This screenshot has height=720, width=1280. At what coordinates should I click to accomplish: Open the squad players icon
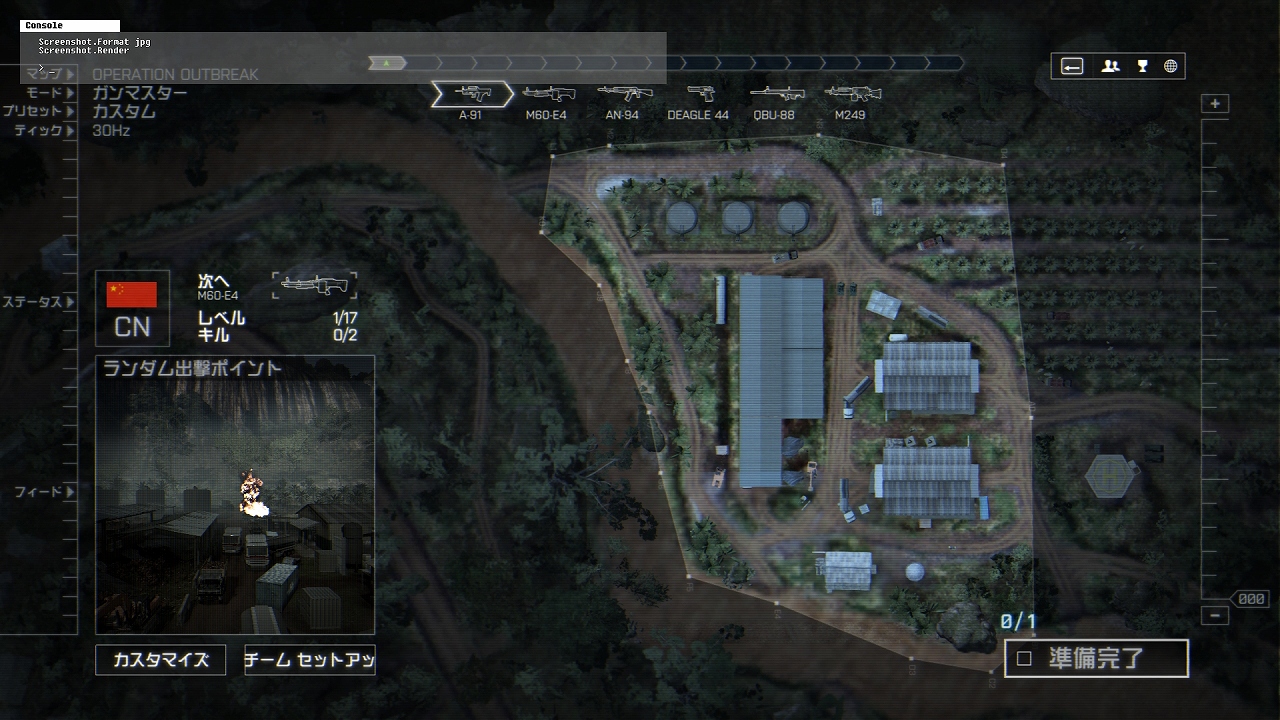tap(1110, 67)
